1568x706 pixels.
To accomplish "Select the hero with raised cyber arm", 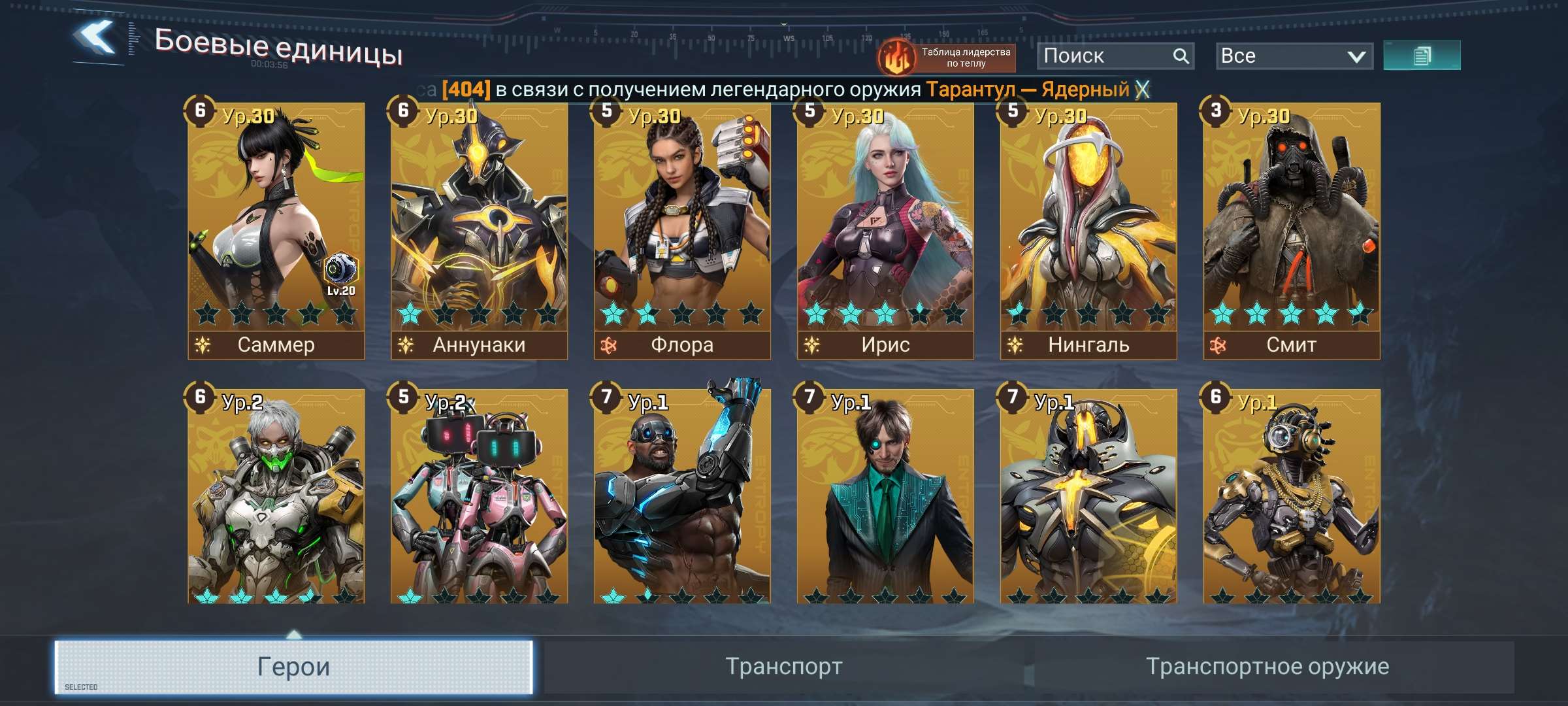I will click(682, 497).
